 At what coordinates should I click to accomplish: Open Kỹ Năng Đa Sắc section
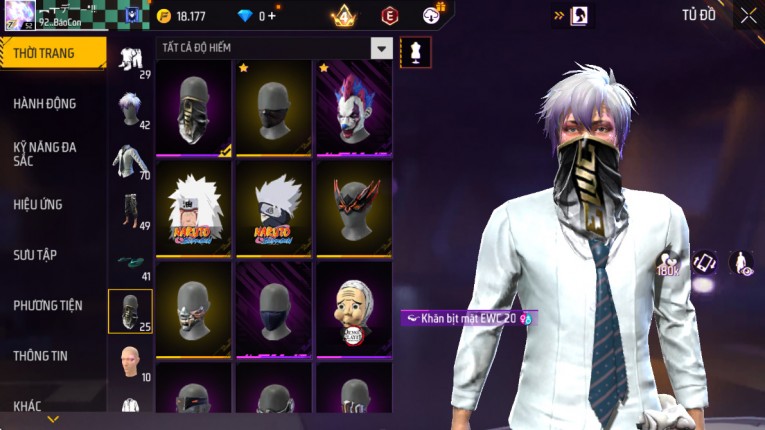(45, 153)
